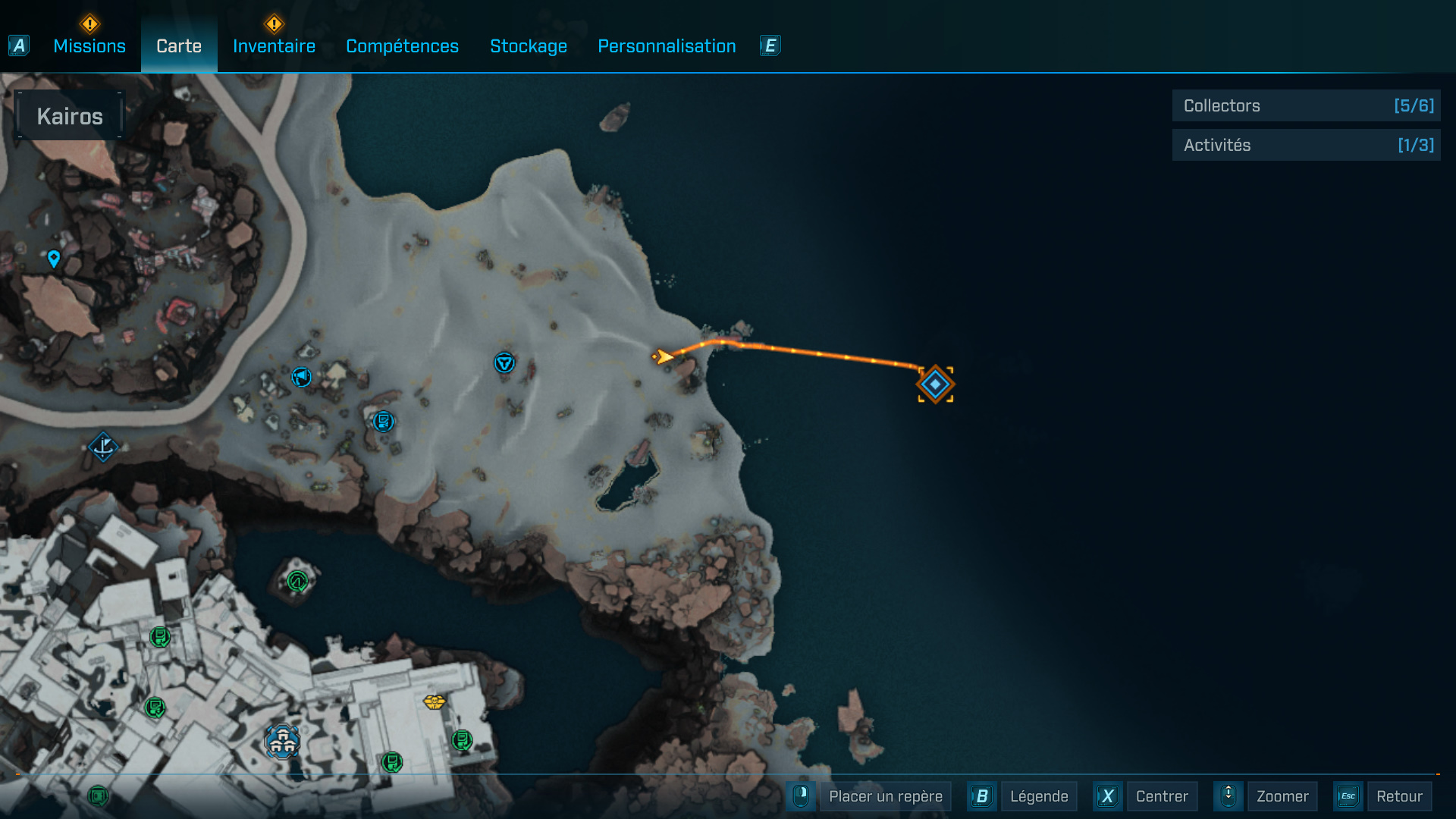Image resolution: width=1456 pixels, height=819 pixels.
Task: Open the Missions tab
Action: point(89,46)
